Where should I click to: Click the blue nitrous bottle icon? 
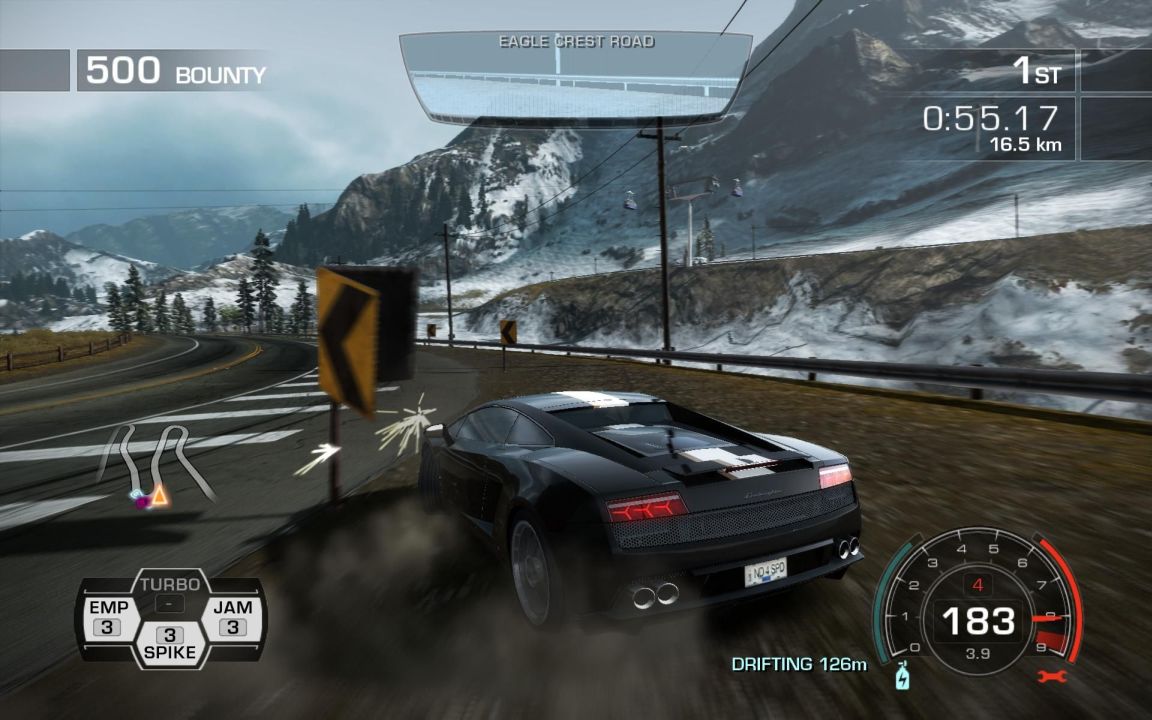coord(901,677)
